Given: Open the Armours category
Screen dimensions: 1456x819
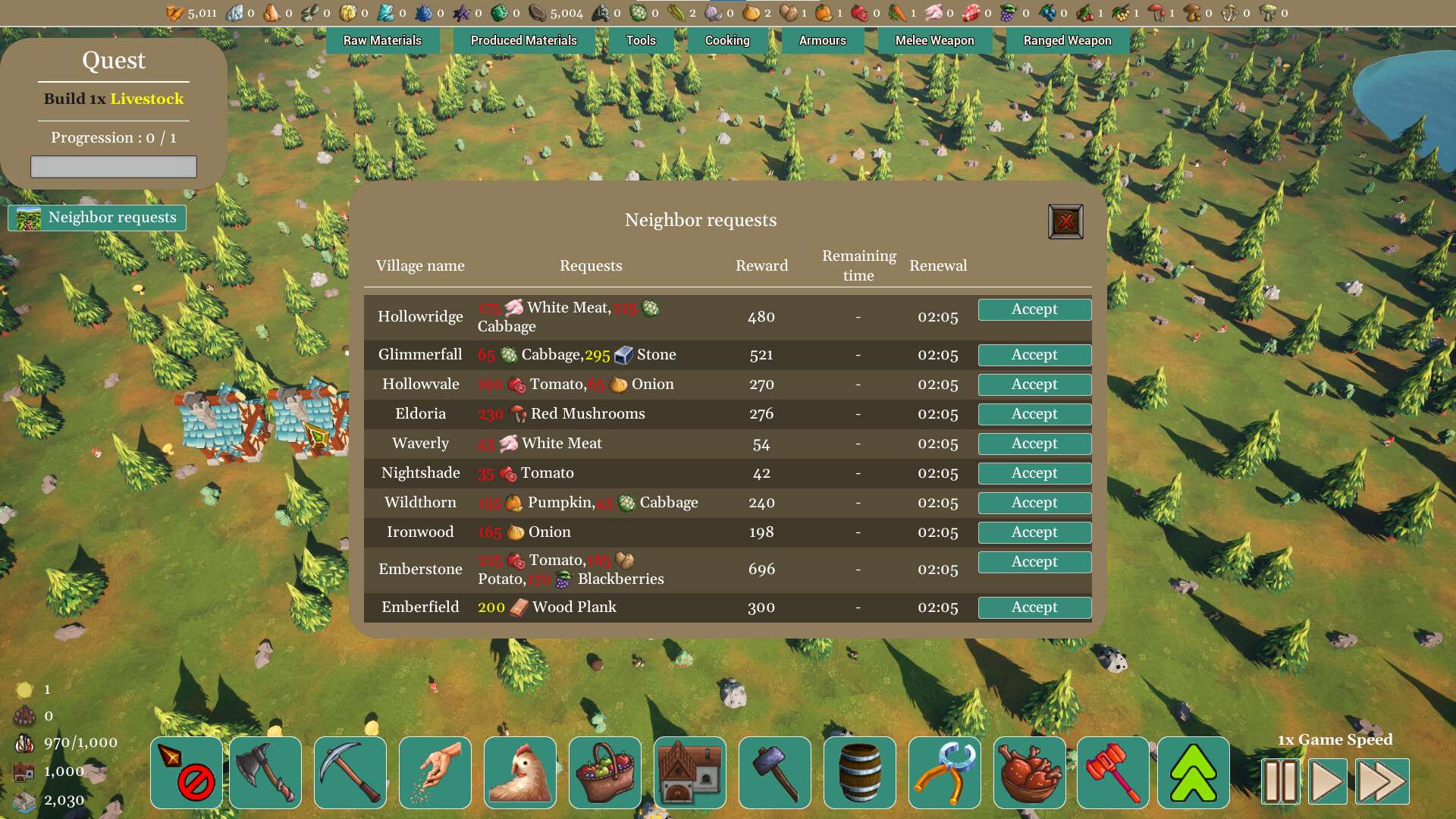Looking at the screenshot, I should coord(822,40).
